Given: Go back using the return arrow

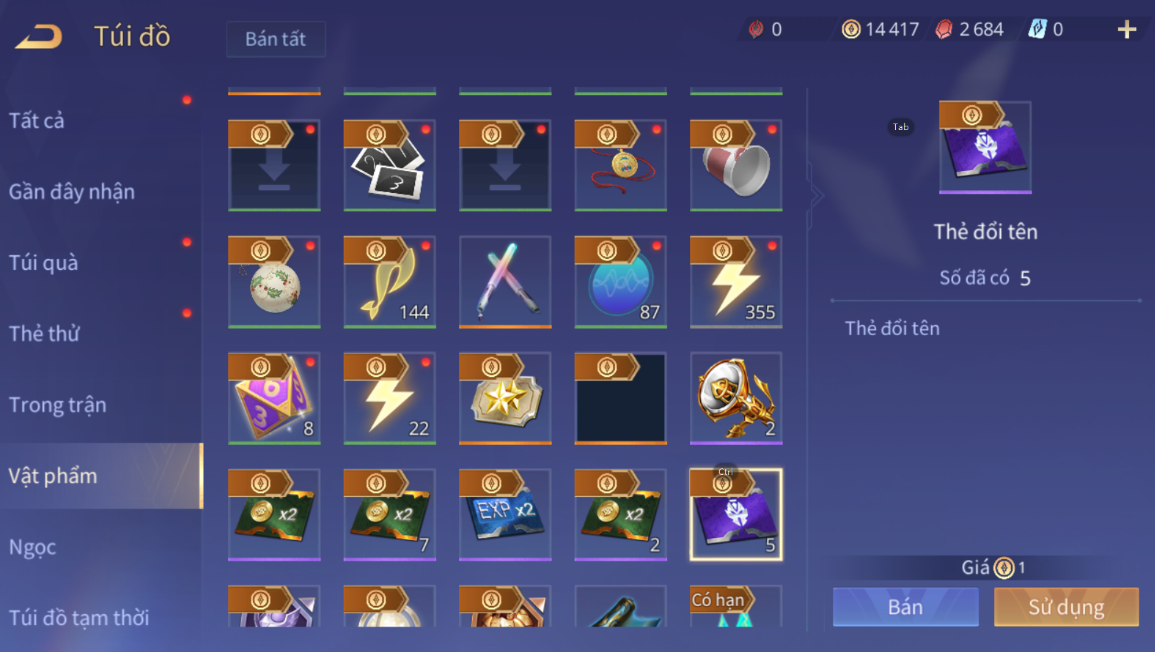Looking at the screenshot, I should point(39,37).
